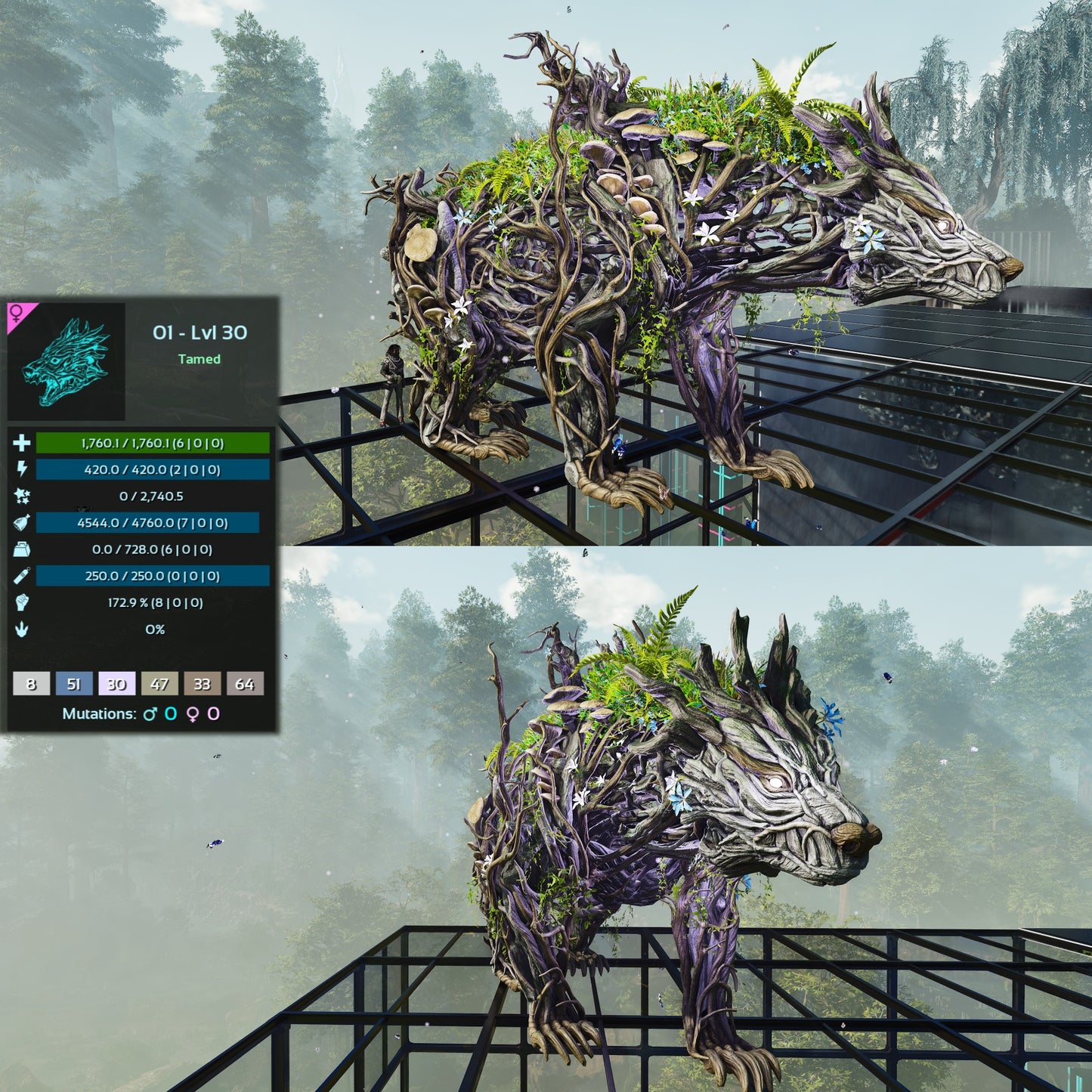This screenshot has width=1092, height=1092.
Task: Choose the tan color swatch 64
Action: (x=245, y=684)
